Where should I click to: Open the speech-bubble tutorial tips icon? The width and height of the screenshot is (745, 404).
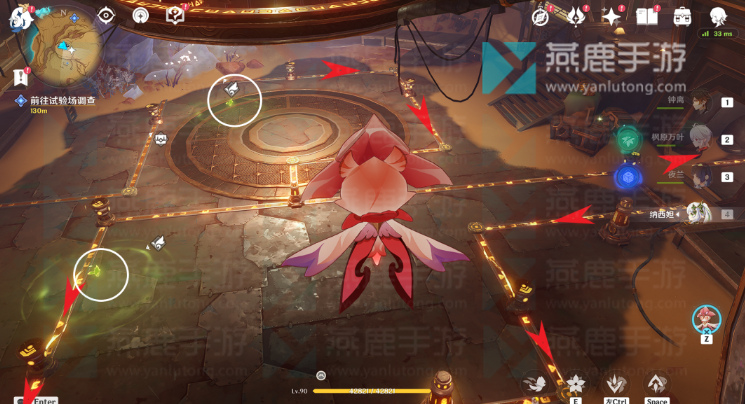[x=176, y=15]
